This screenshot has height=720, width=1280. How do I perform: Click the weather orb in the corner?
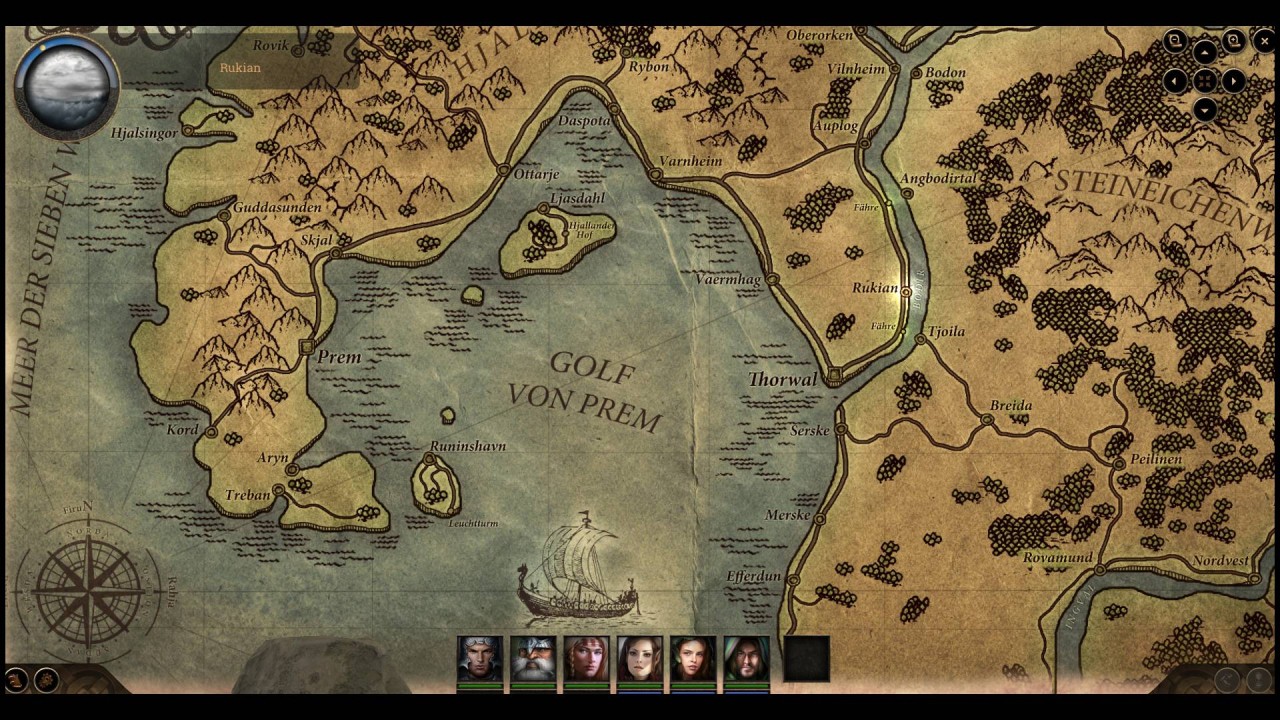pyautogui.click(x=67, y=86)
